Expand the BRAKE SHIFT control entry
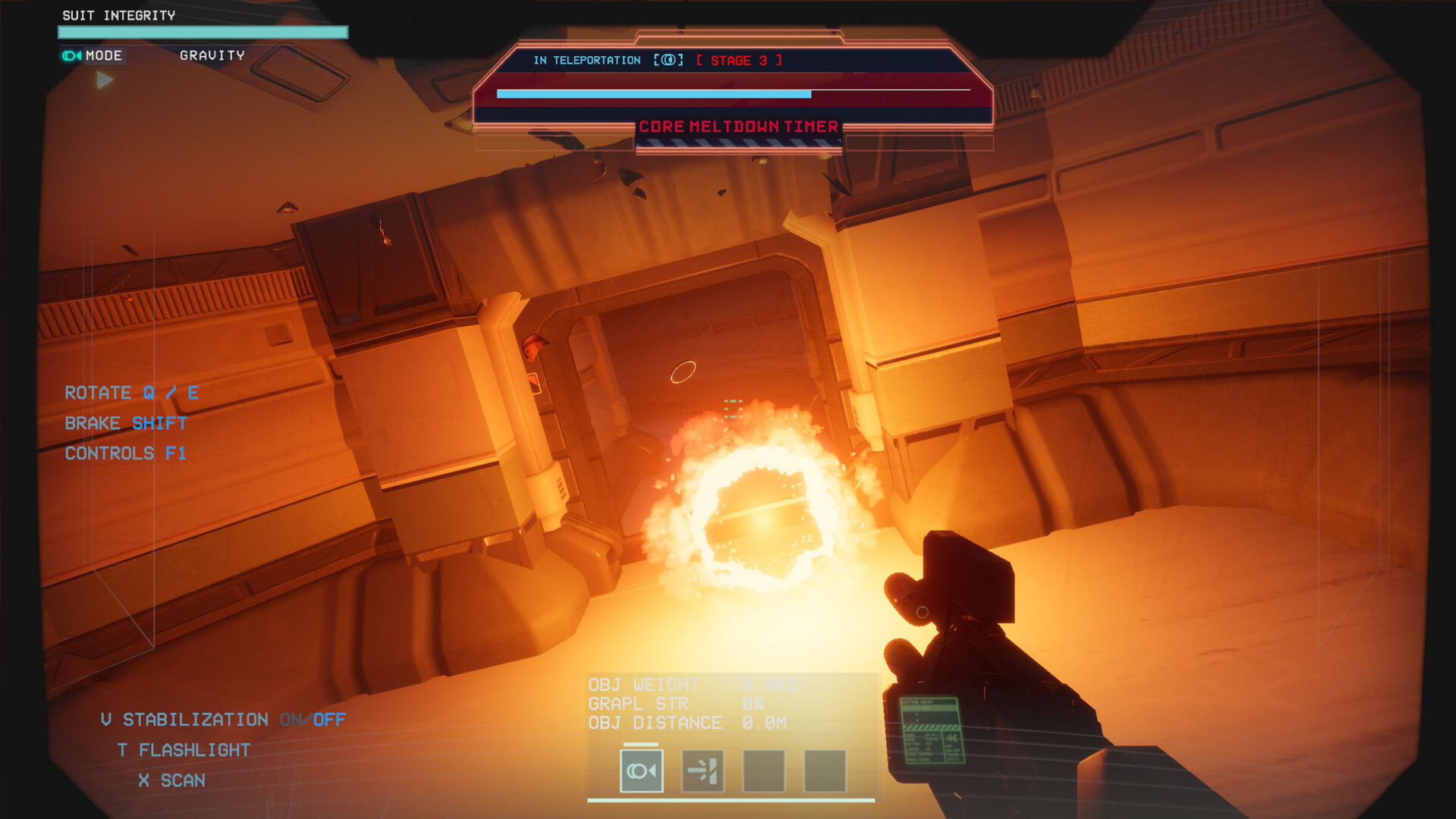1456x819 pixels. coord(125,422)
